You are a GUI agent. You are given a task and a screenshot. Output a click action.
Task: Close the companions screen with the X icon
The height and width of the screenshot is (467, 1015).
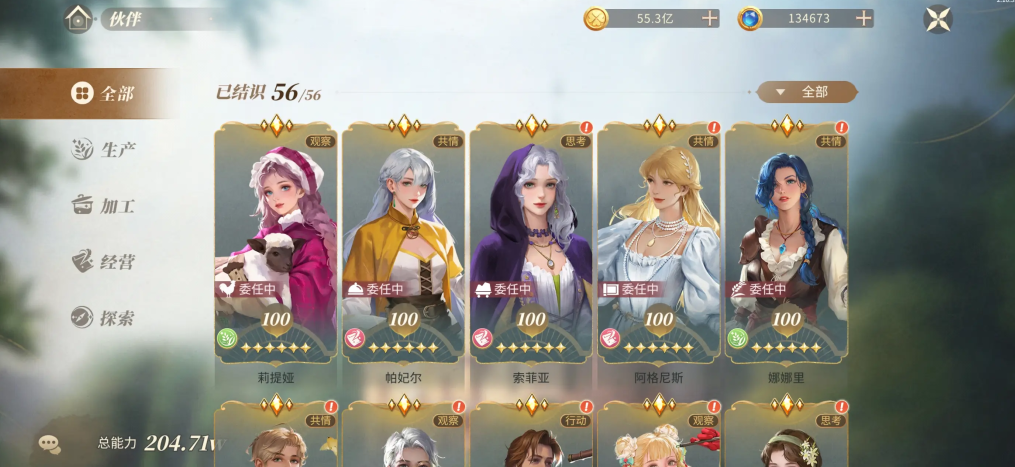(938, 19)
